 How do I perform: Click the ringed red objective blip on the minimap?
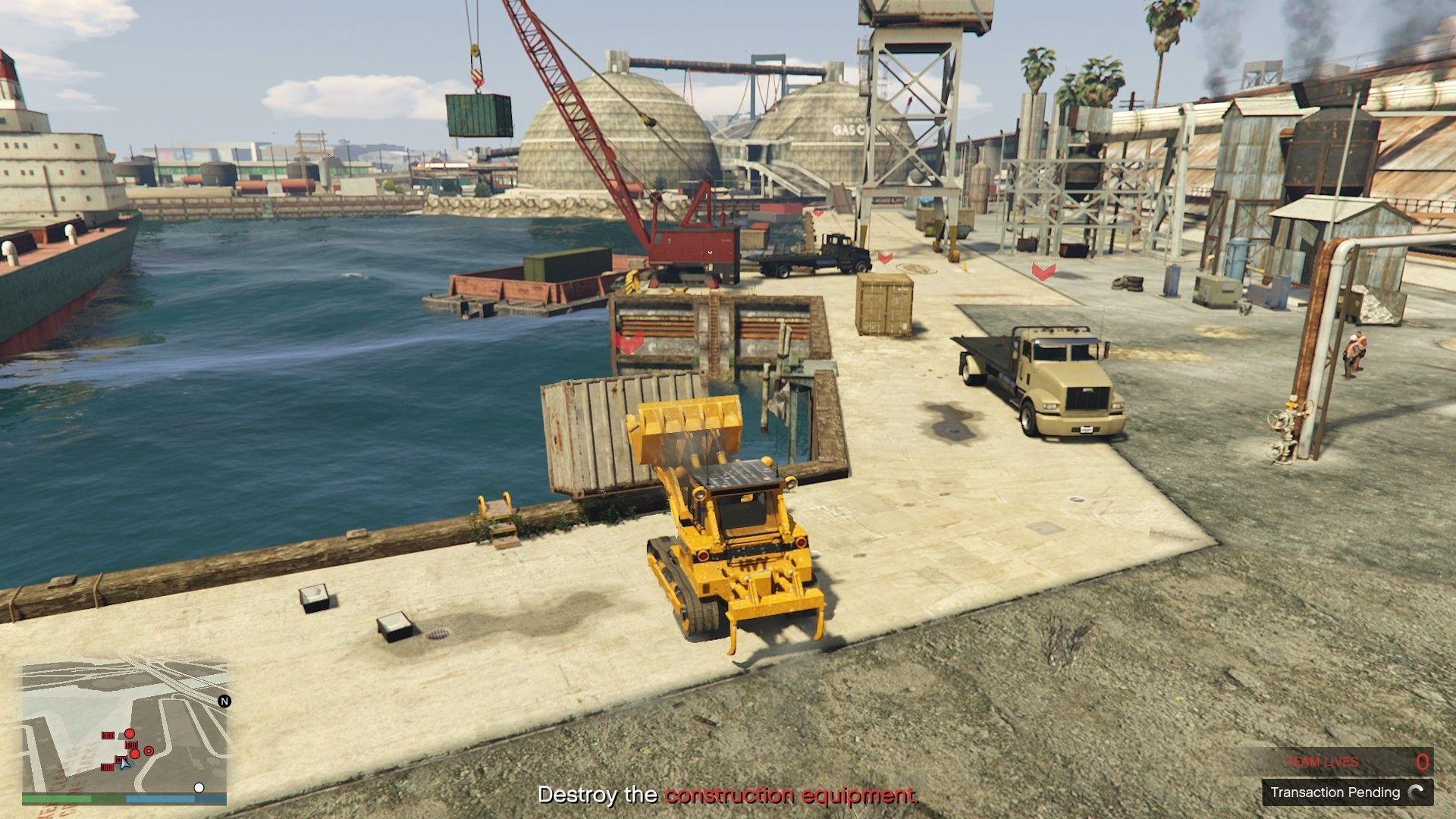click(x=148, y=751)
